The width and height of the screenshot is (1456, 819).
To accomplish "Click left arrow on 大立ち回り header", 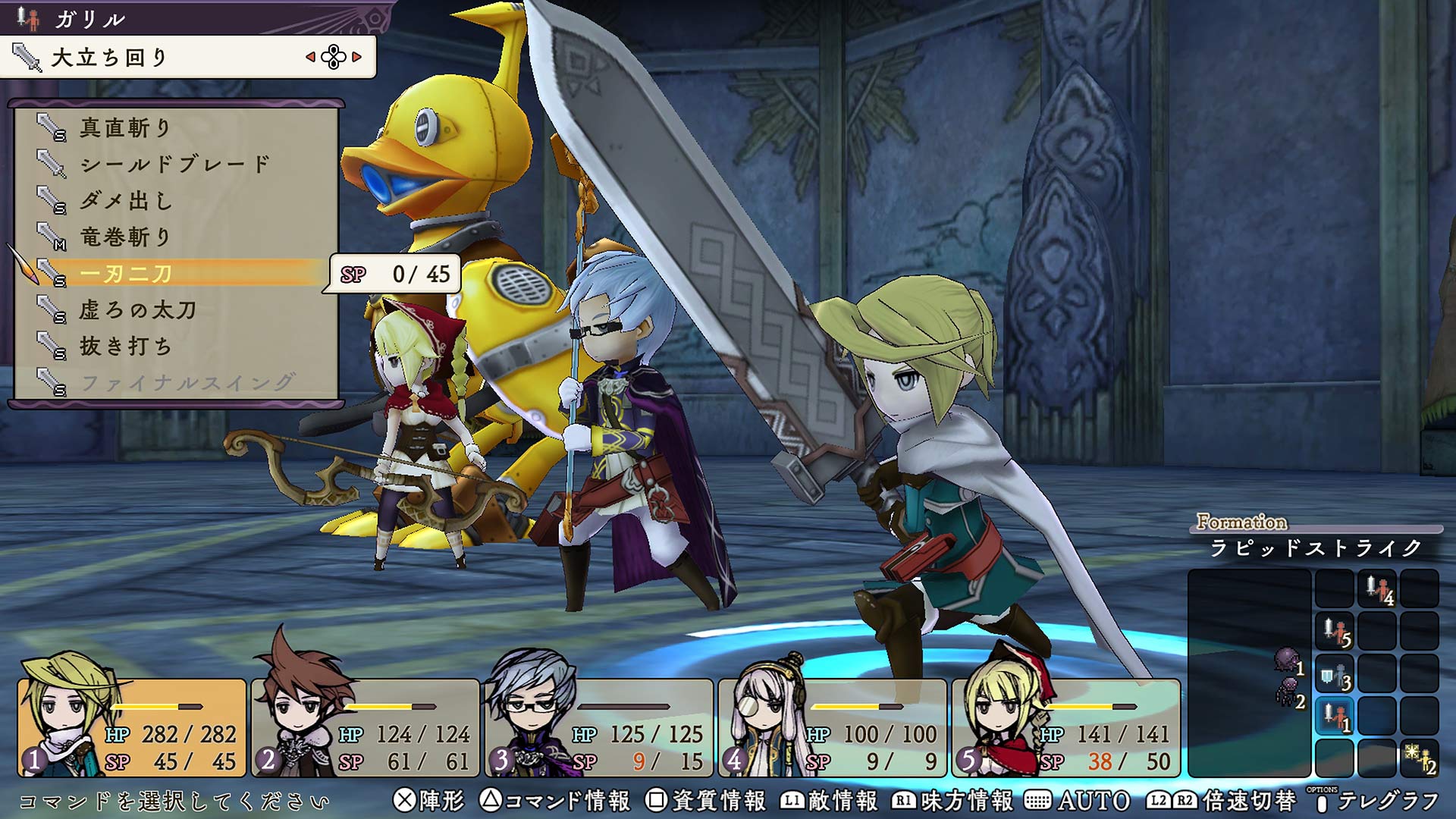I will [x=309, y=55].
